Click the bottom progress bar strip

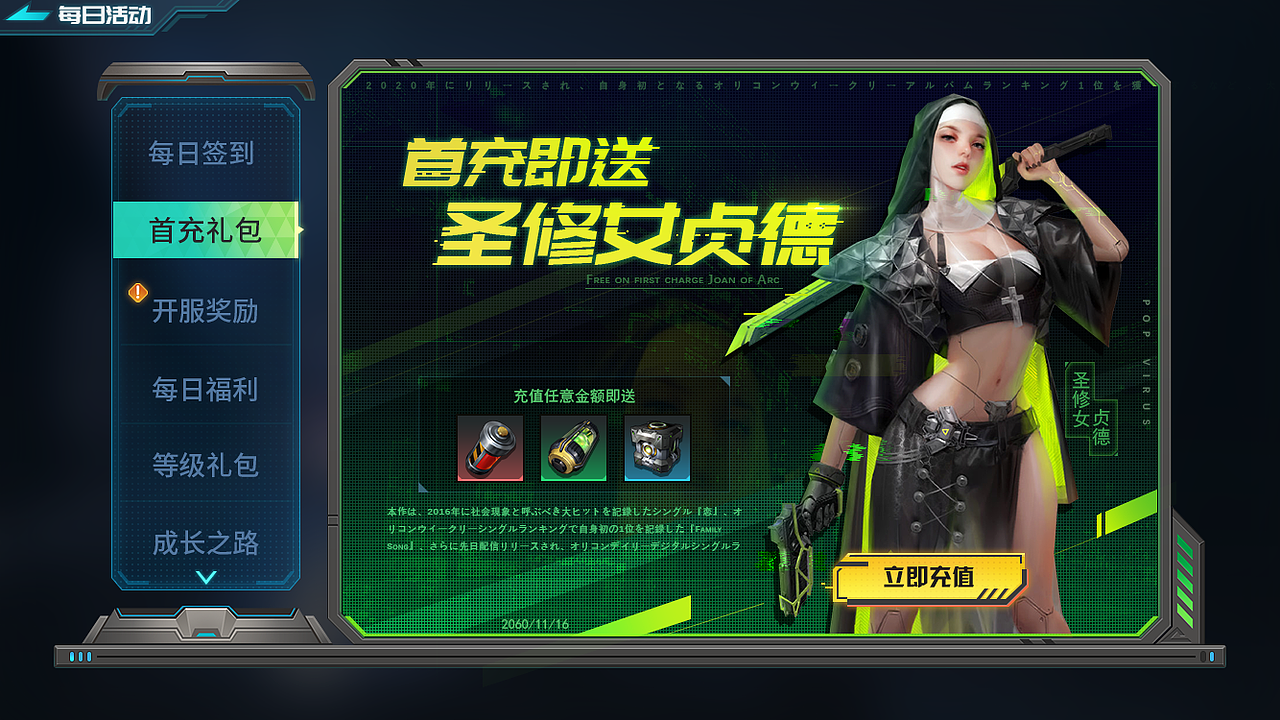[640, 657]
